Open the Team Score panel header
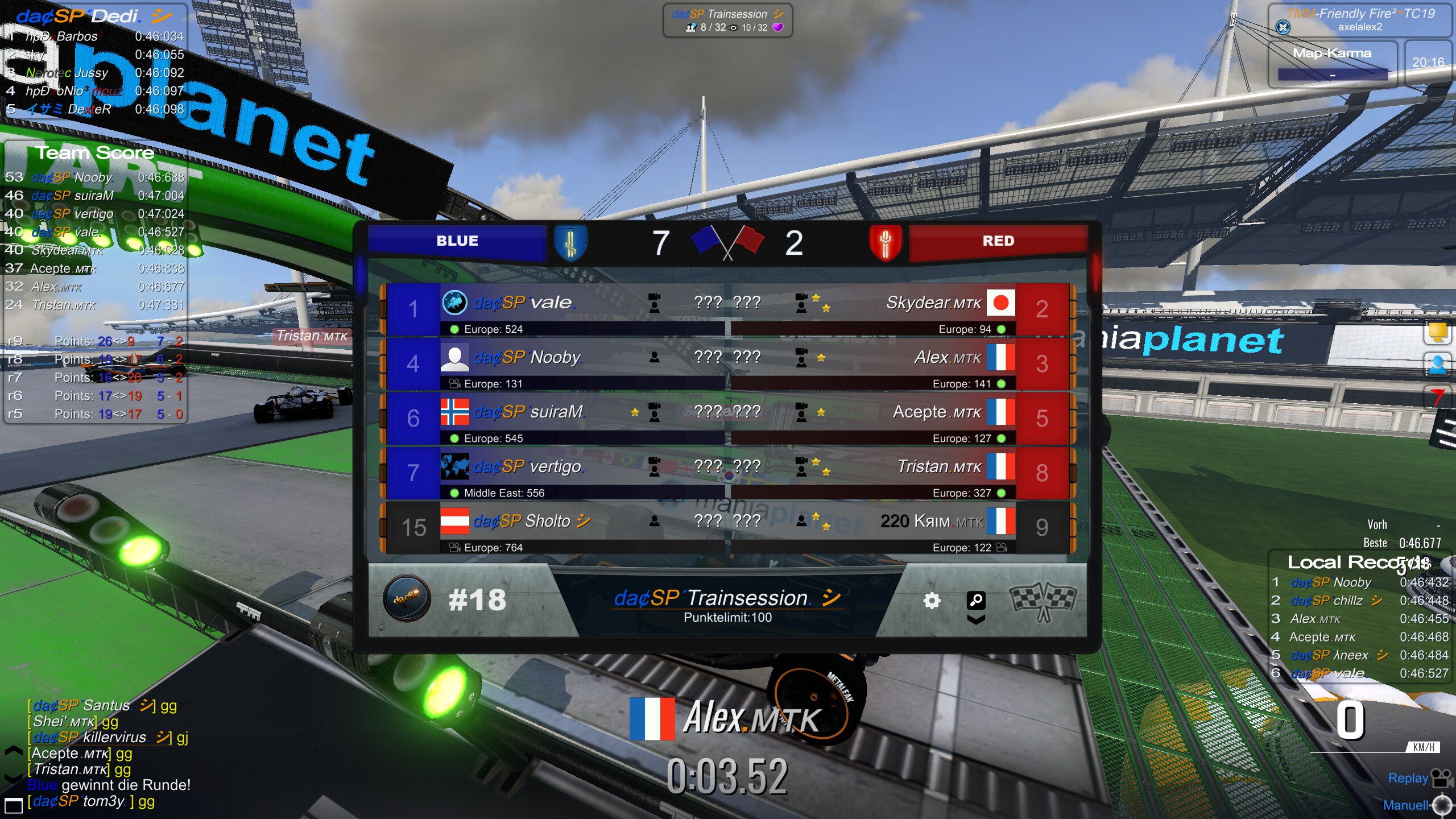1456x819 pixels. coord(94,152)
